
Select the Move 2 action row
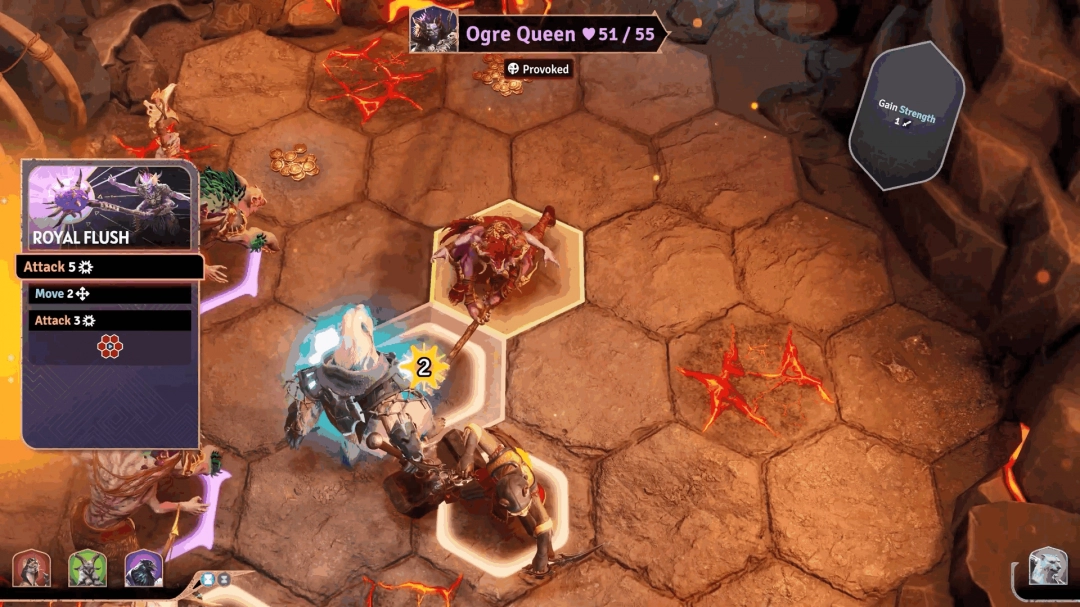110,294
